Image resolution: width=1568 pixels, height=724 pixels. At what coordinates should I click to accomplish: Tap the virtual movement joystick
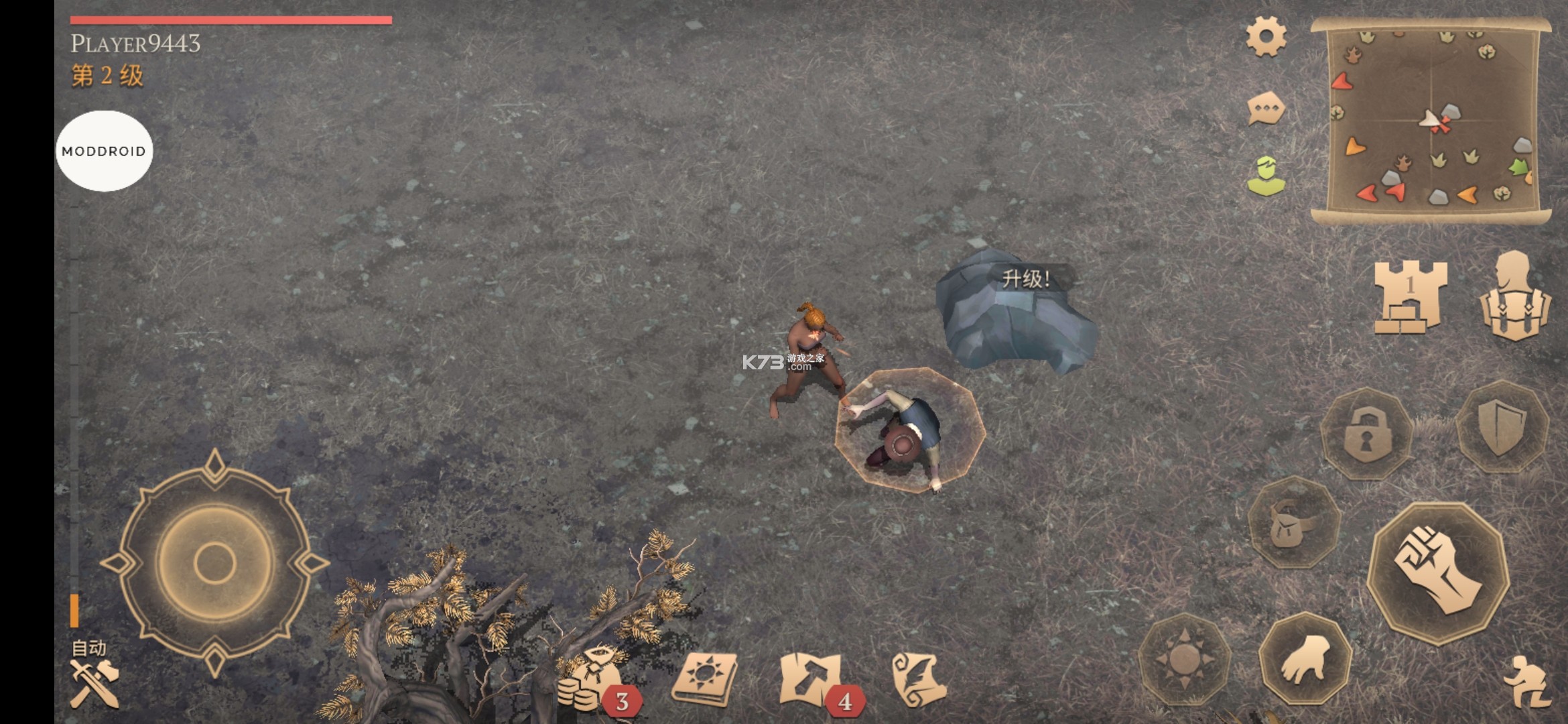214,563
